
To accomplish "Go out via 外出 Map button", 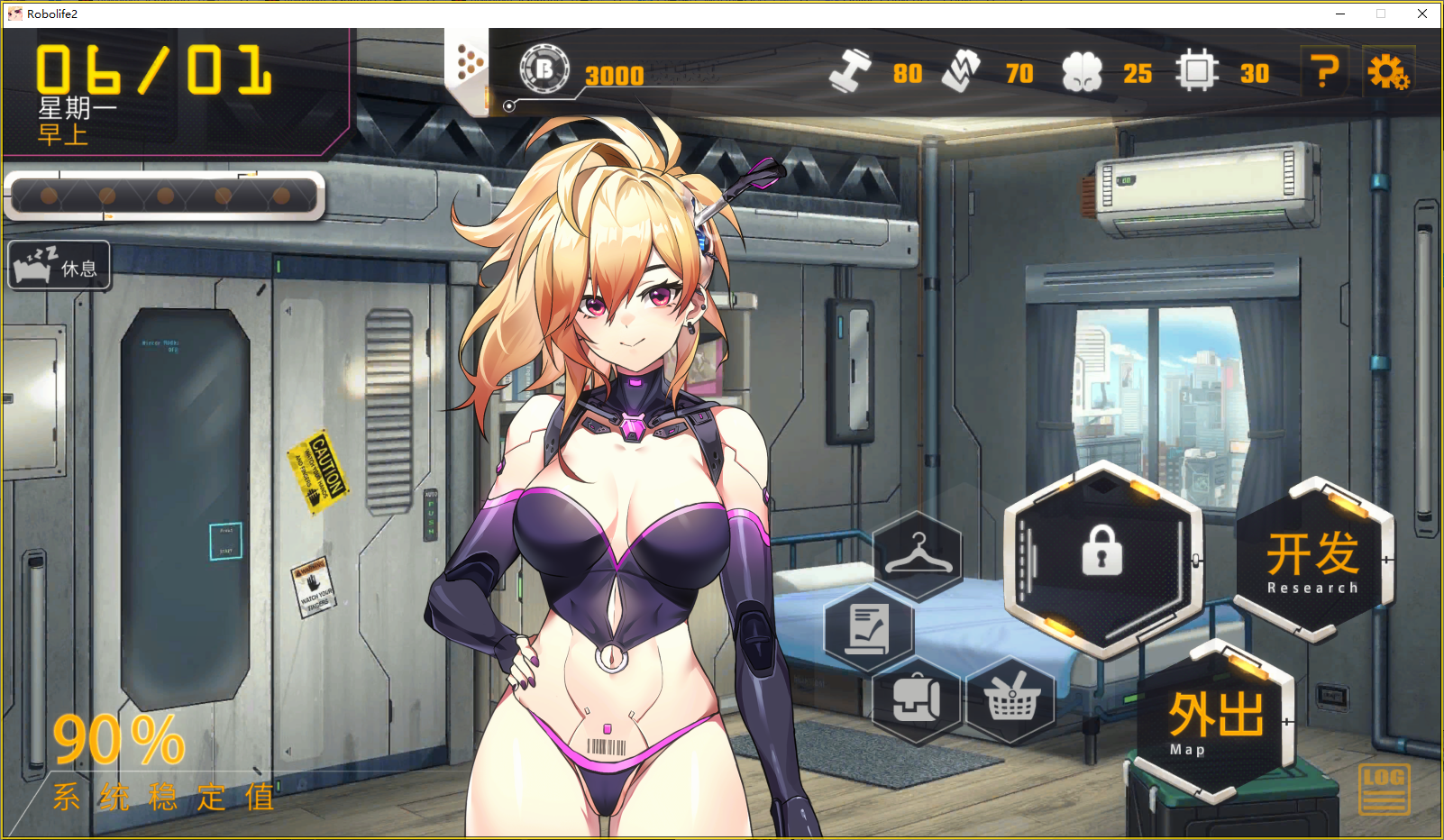I will (1215, 722).
